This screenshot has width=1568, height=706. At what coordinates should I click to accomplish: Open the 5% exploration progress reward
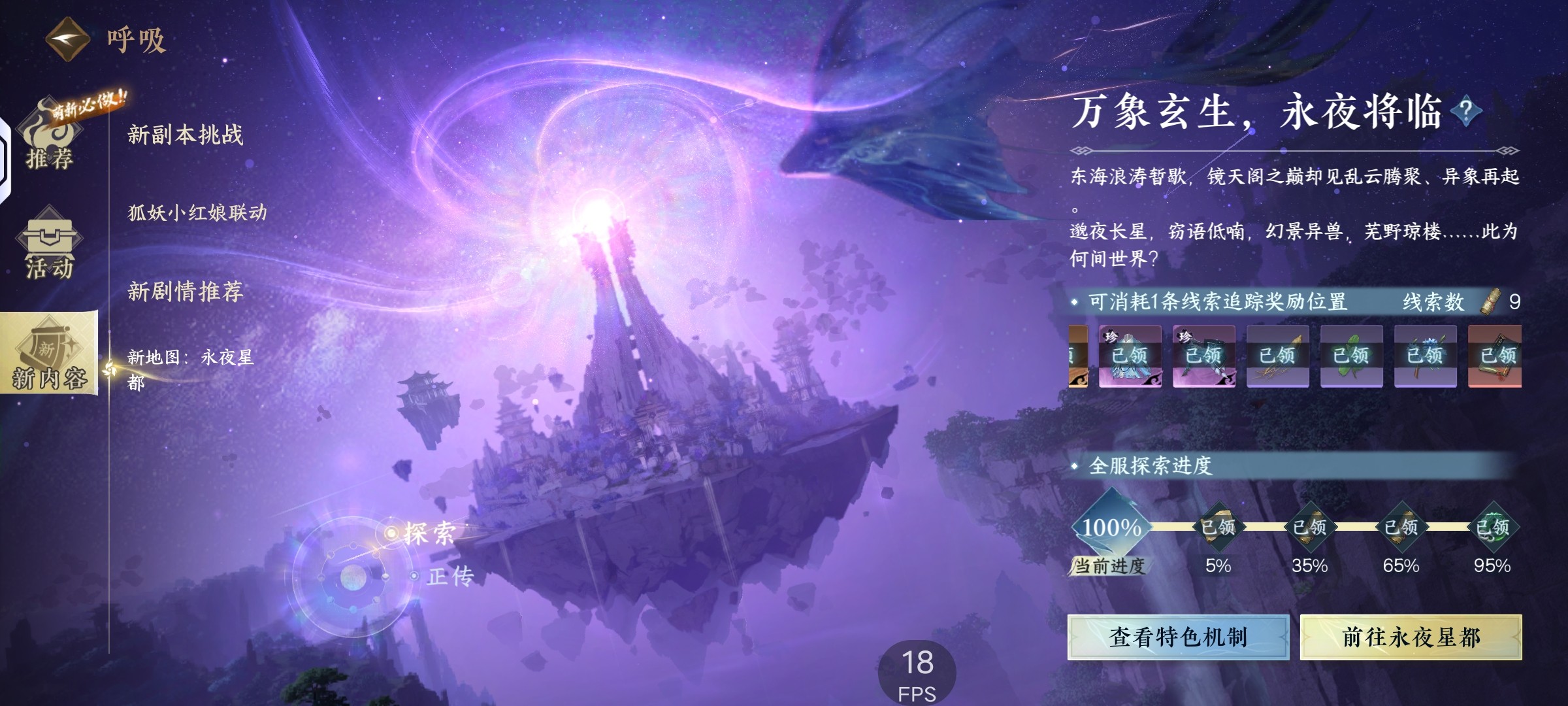[1218, 527]
